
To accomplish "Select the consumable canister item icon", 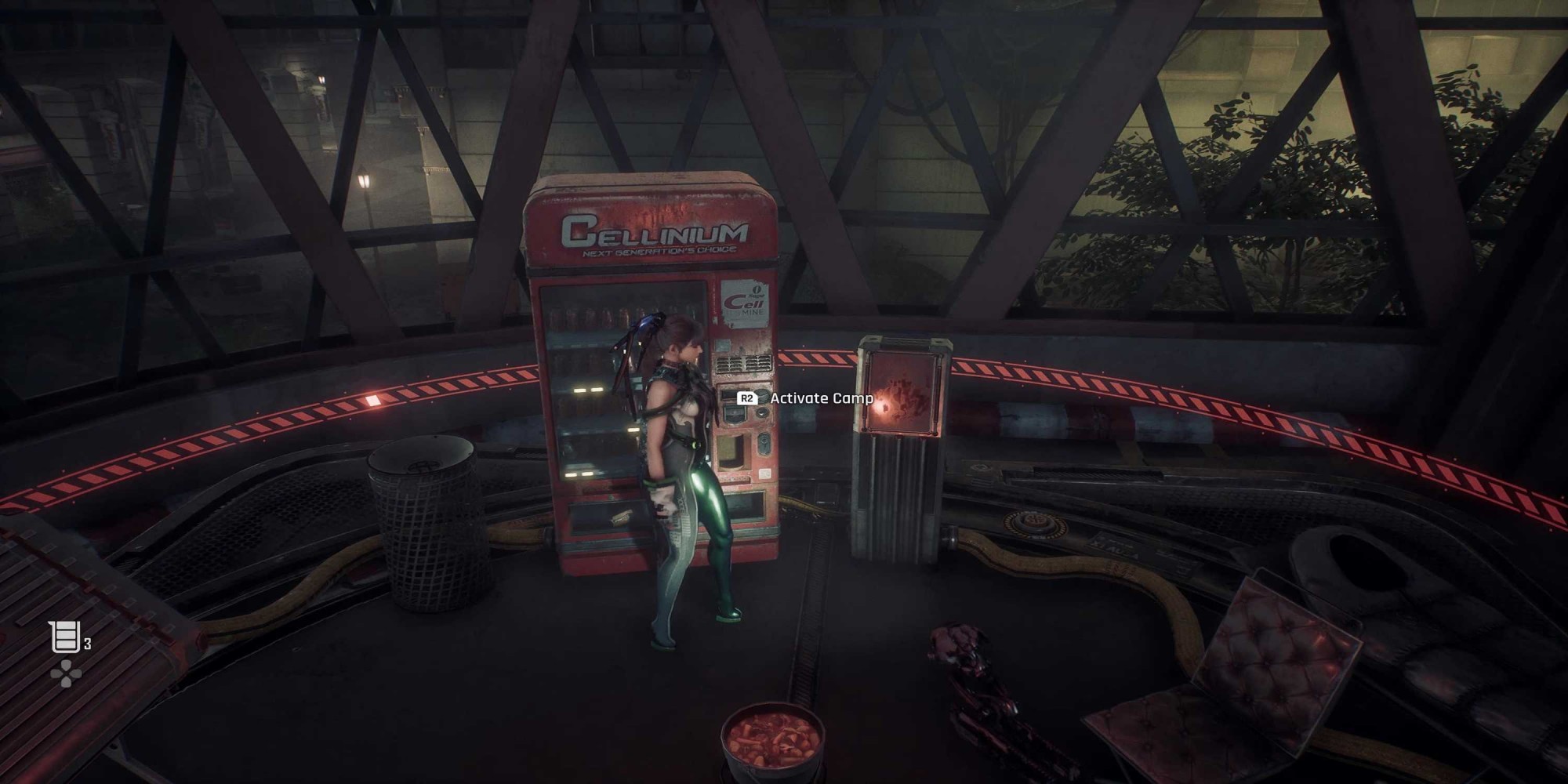I will coord(64,637).
